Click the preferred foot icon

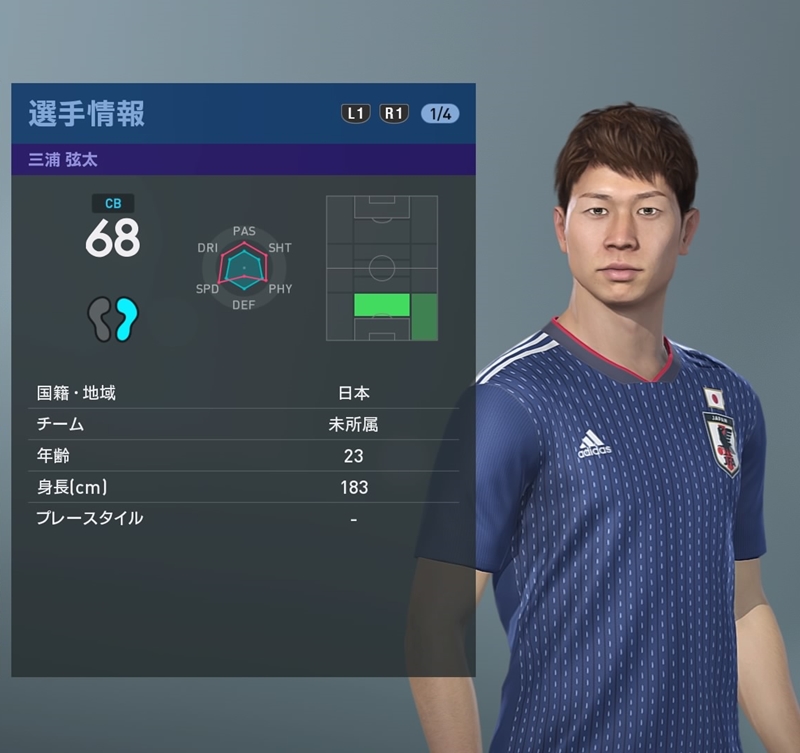[x=112, y=319]
